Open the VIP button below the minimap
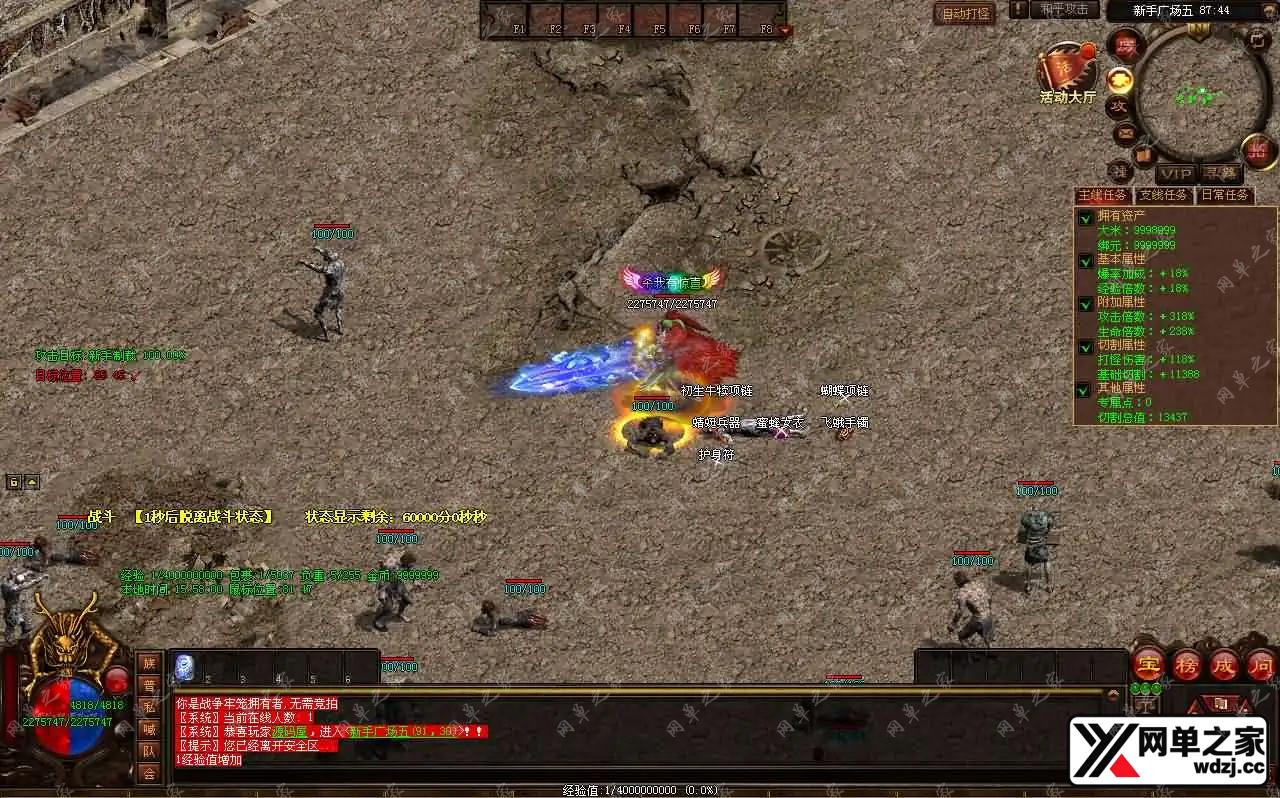This screenshot has height=798, width=1280. point(1176,174)
